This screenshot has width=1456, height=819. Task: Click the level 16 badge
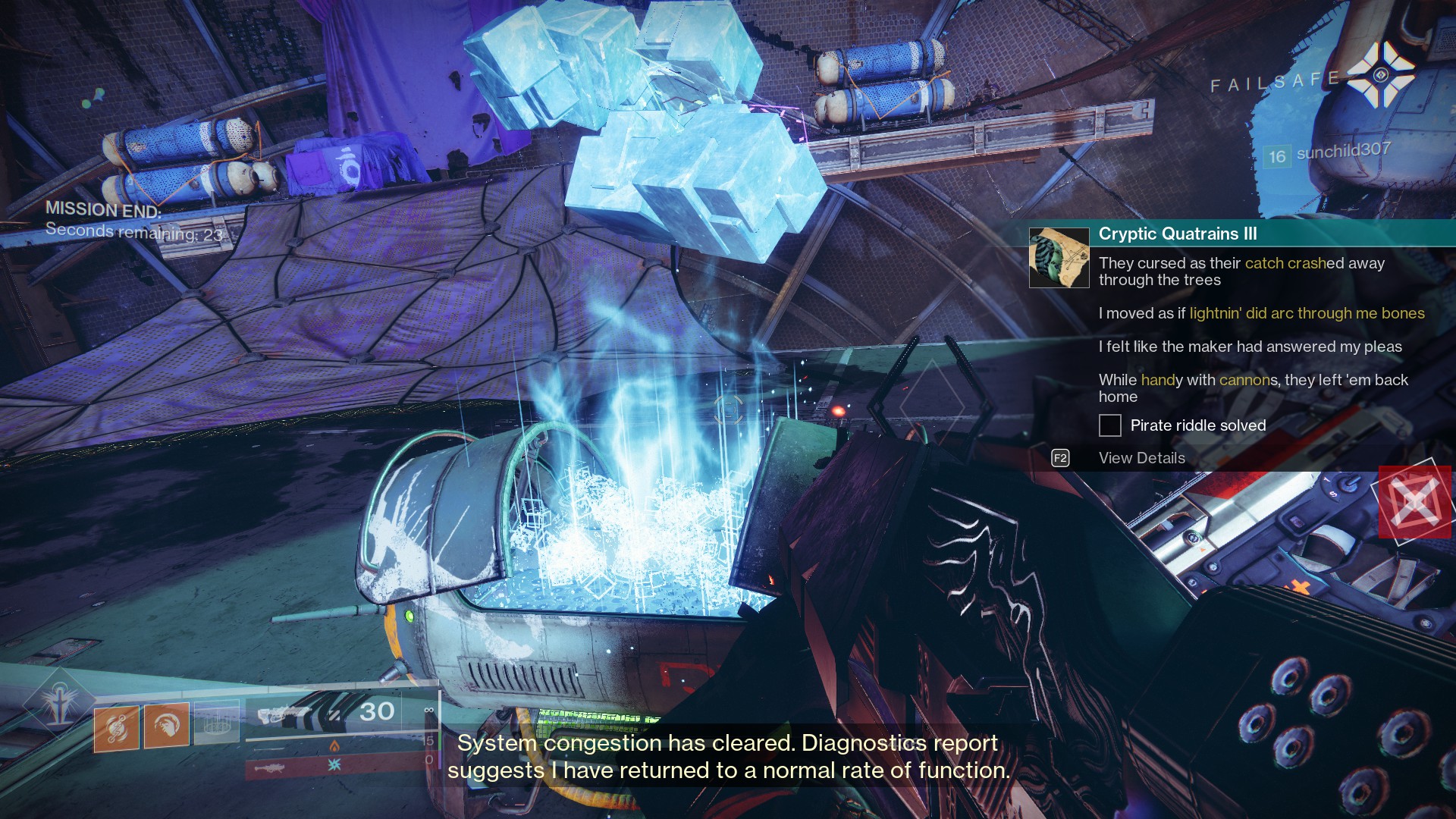pyautogui.click(x=1279, y=154)
